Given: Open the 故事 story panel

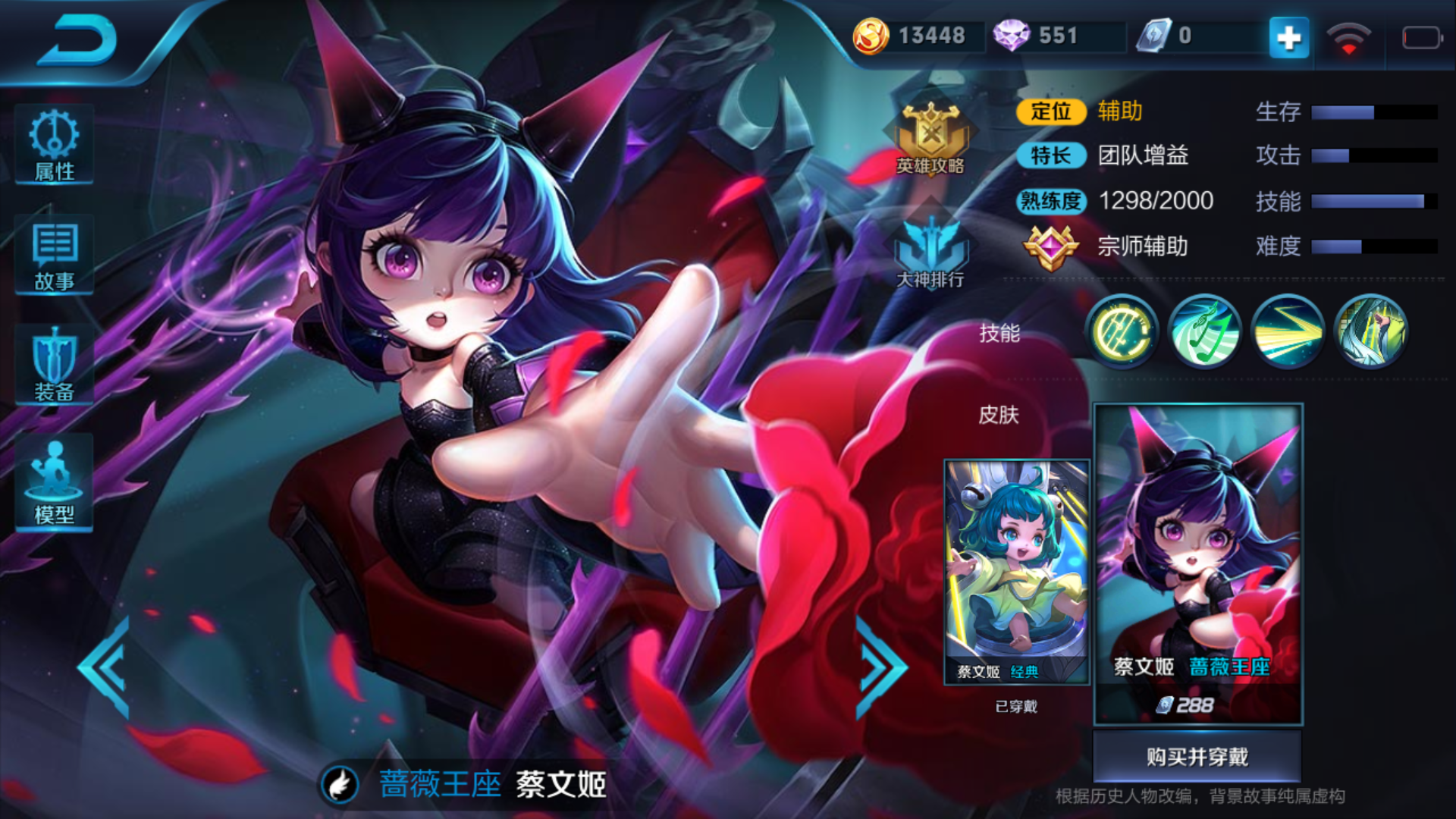Looking at the screenshot, I should (x=53, y=256).
